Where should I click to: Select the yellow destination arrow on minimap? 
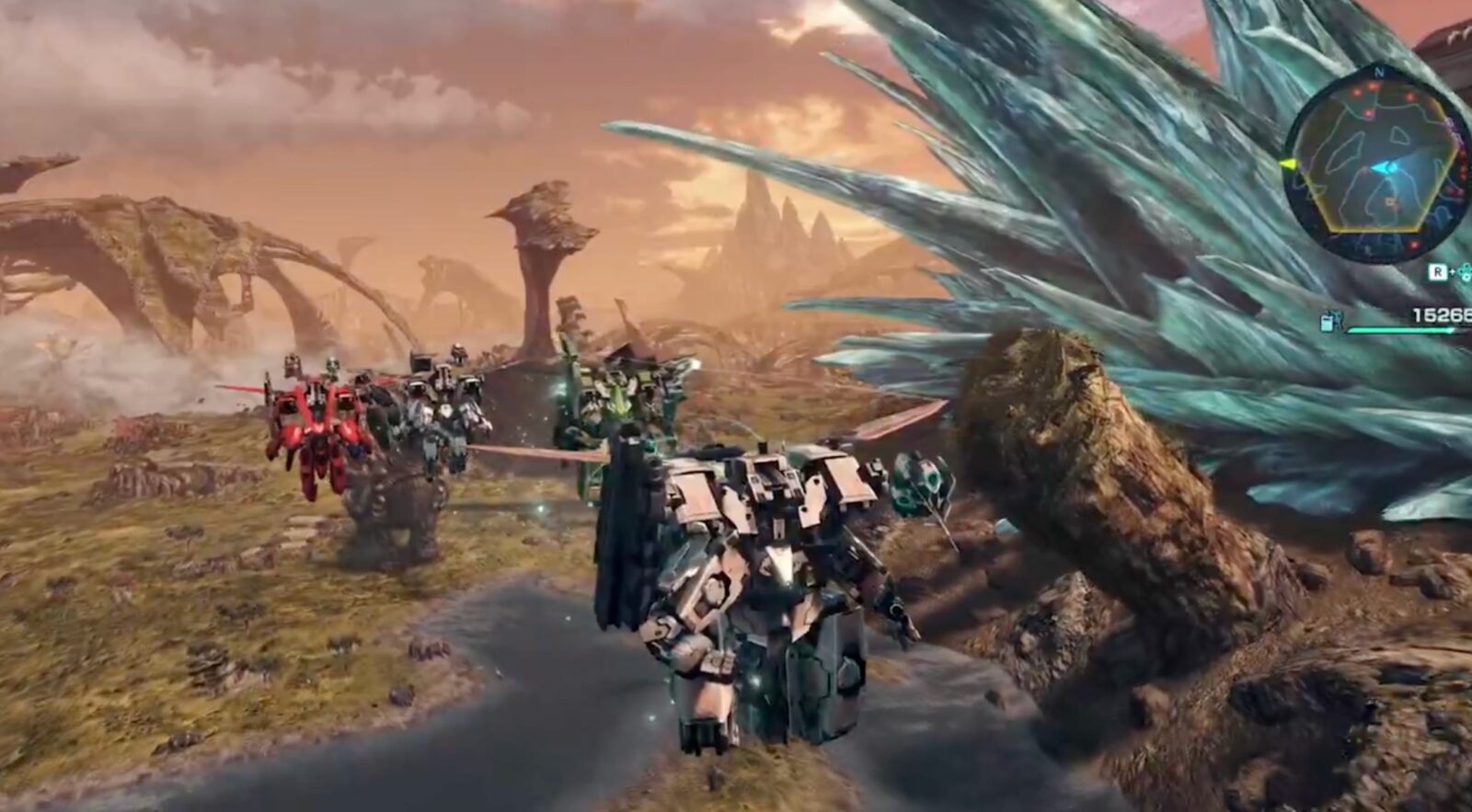[x=1287, y=165]
